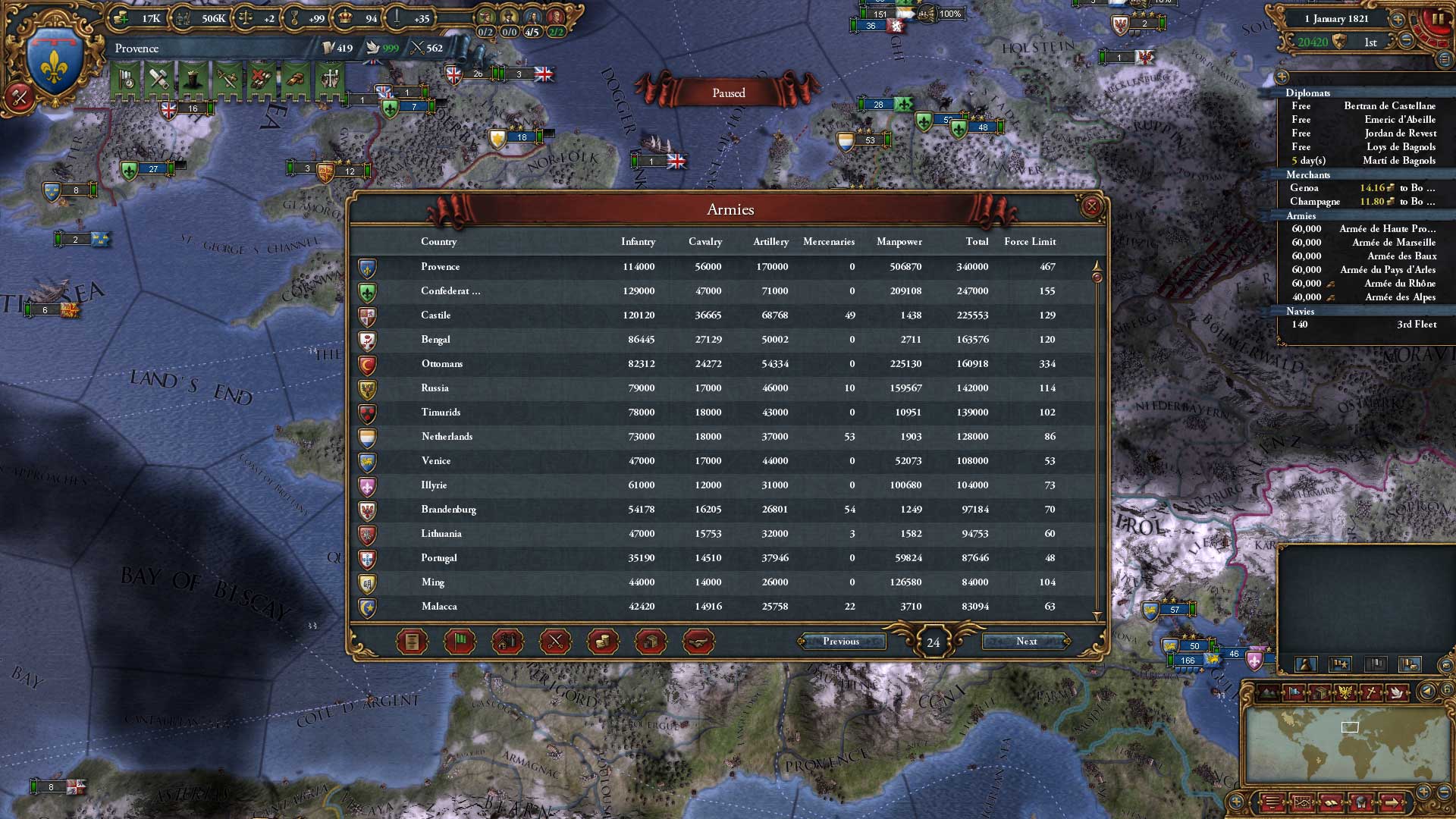Open the trade goods ledger section
Viewport: 1456px width, 819px height.
pyautogui.click(x=652, y=642)
